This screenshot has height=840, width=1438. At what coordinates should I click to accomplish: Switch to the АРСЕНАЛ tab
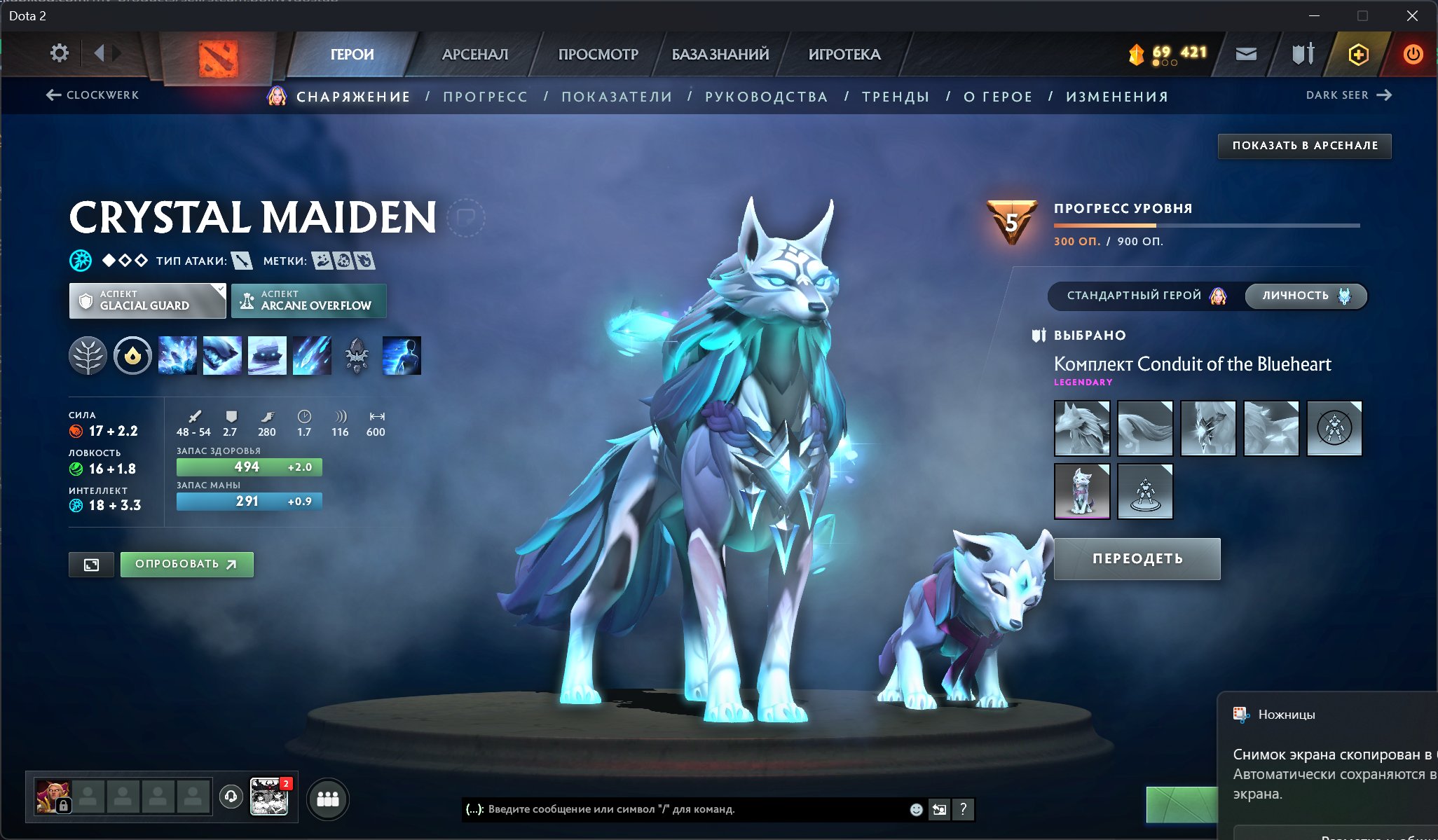(x=474, y=54)
